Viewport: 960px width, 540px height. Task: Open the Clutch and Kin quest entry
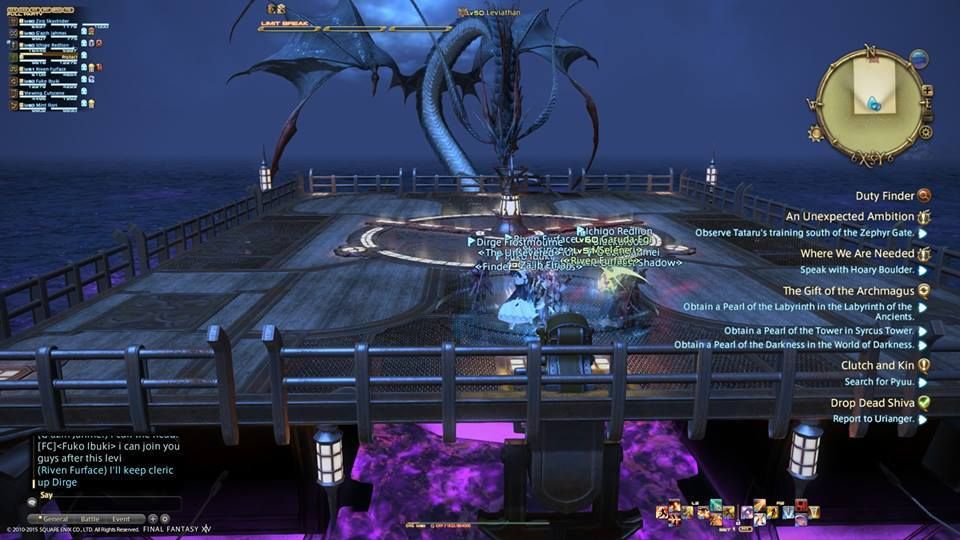pyautogui.click(x=877, y=366)
